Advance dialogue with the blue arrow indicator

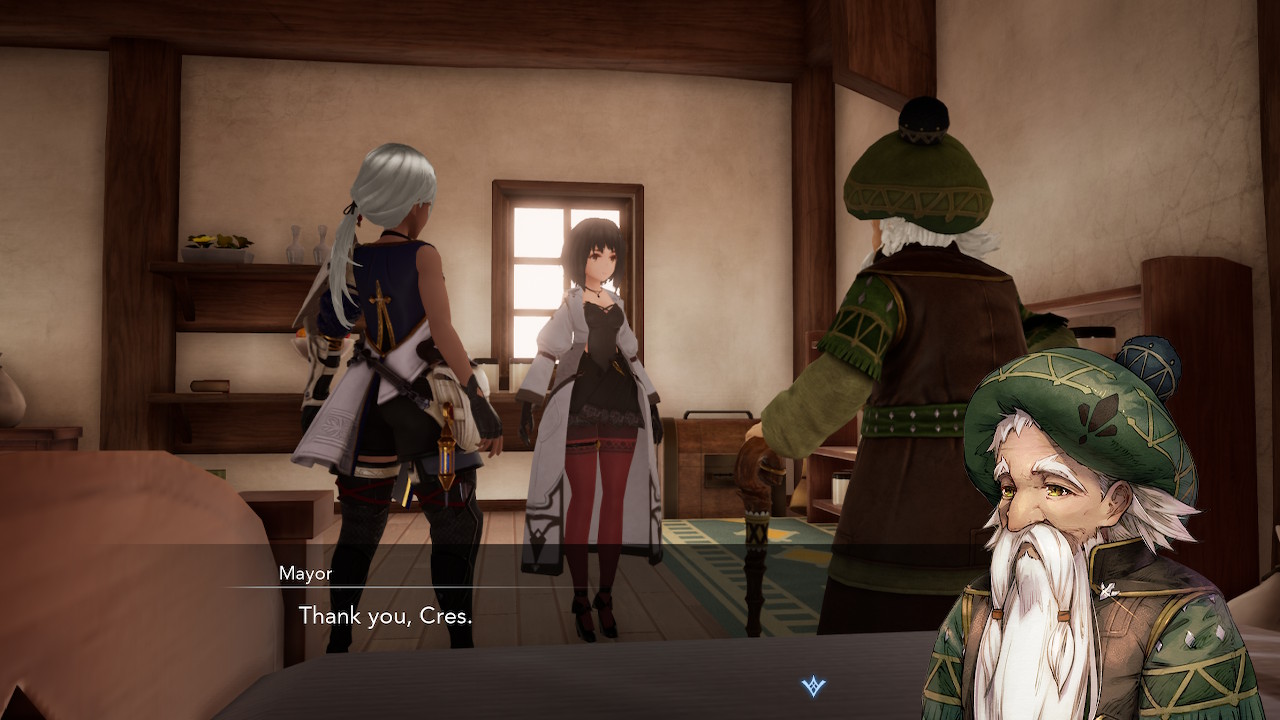[x=814, y=686]
